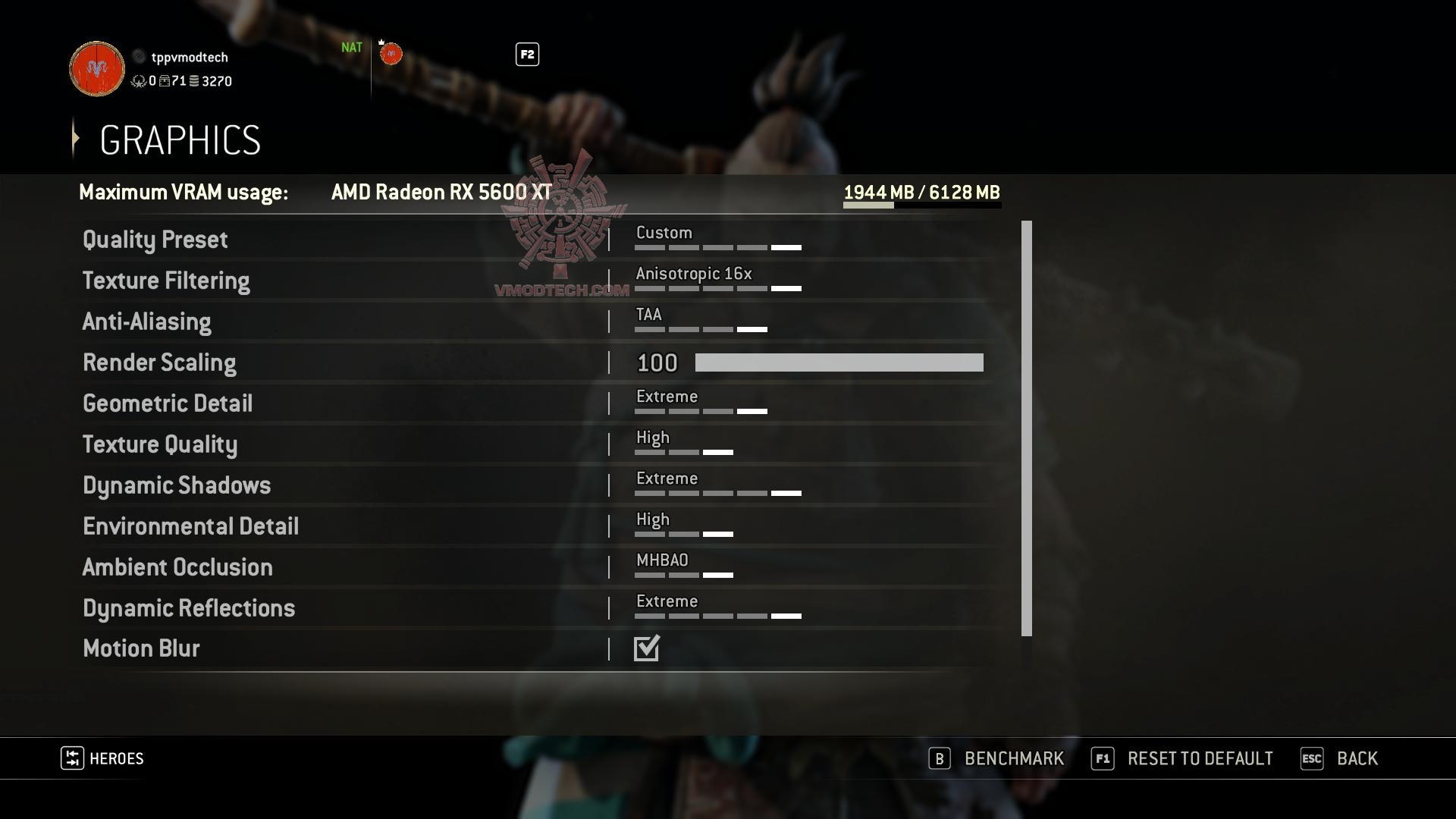Choose the Texture Filtering option
Viewport: 1456px width, 819px height.
[x=166, y=281]
